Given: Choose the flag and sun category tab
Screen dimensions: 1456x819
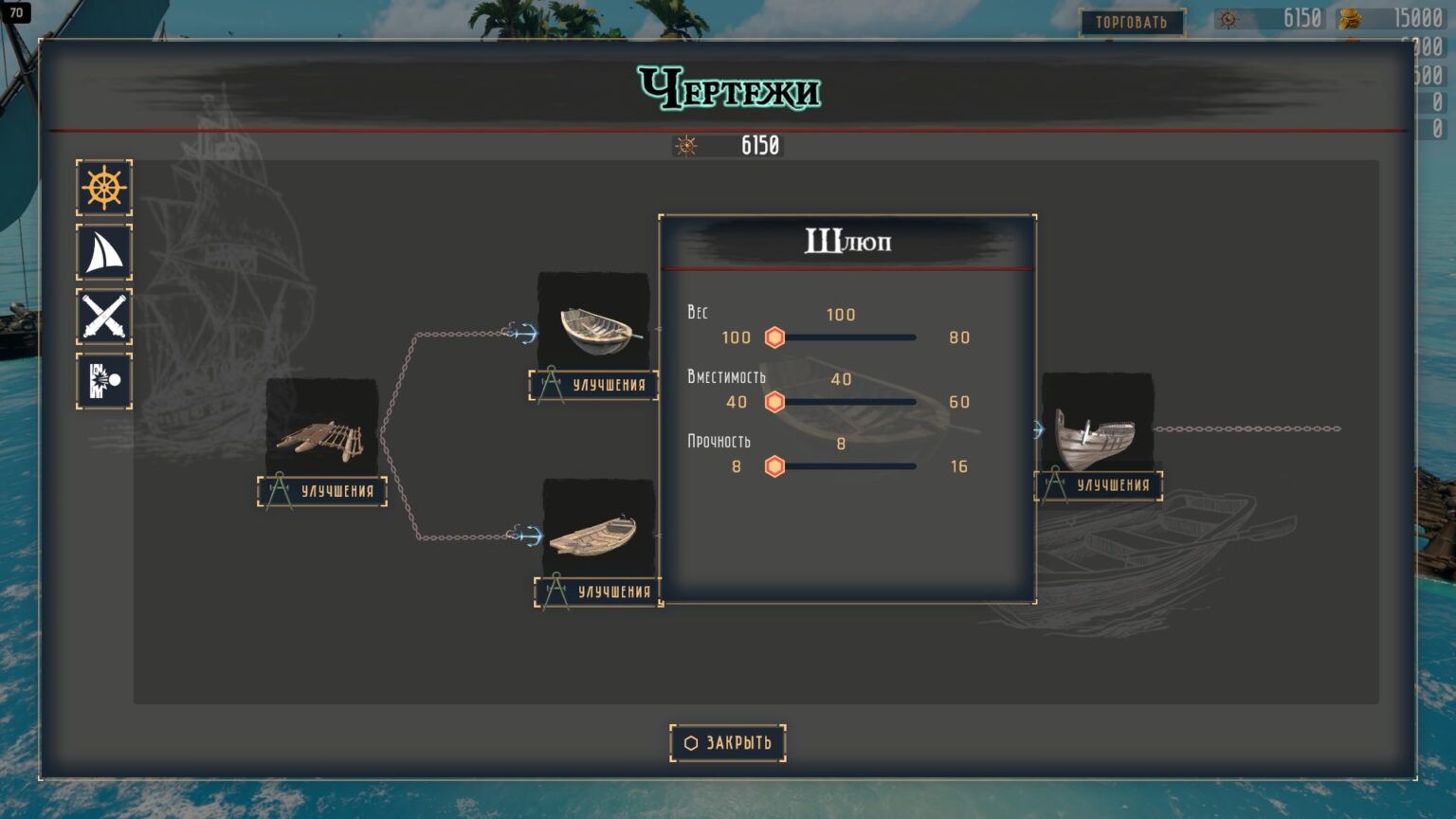Looking at the screenshot, I should point(104,381).
